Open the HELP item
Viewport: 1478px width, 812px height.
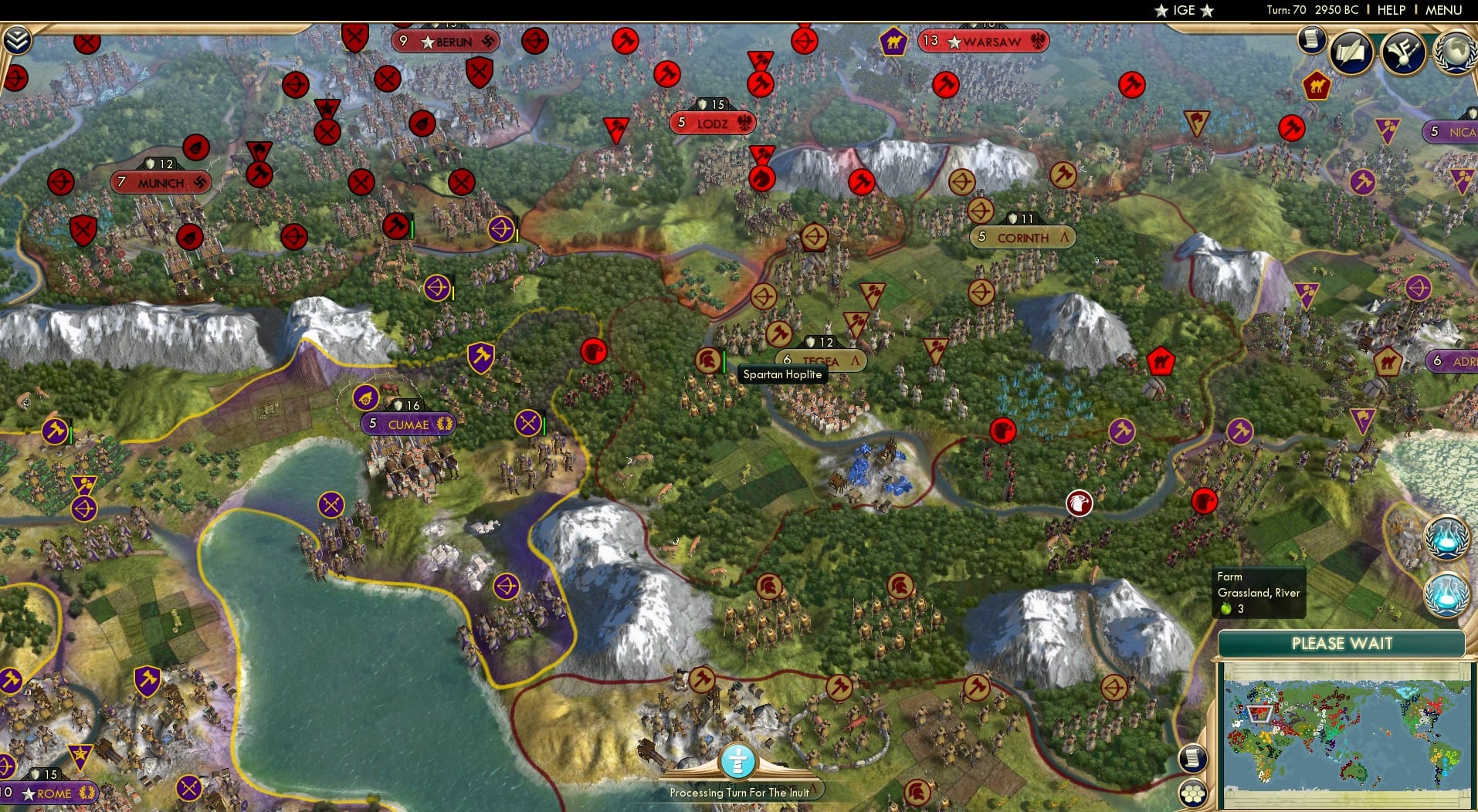pyautogui.click(x=1390, y=10)
